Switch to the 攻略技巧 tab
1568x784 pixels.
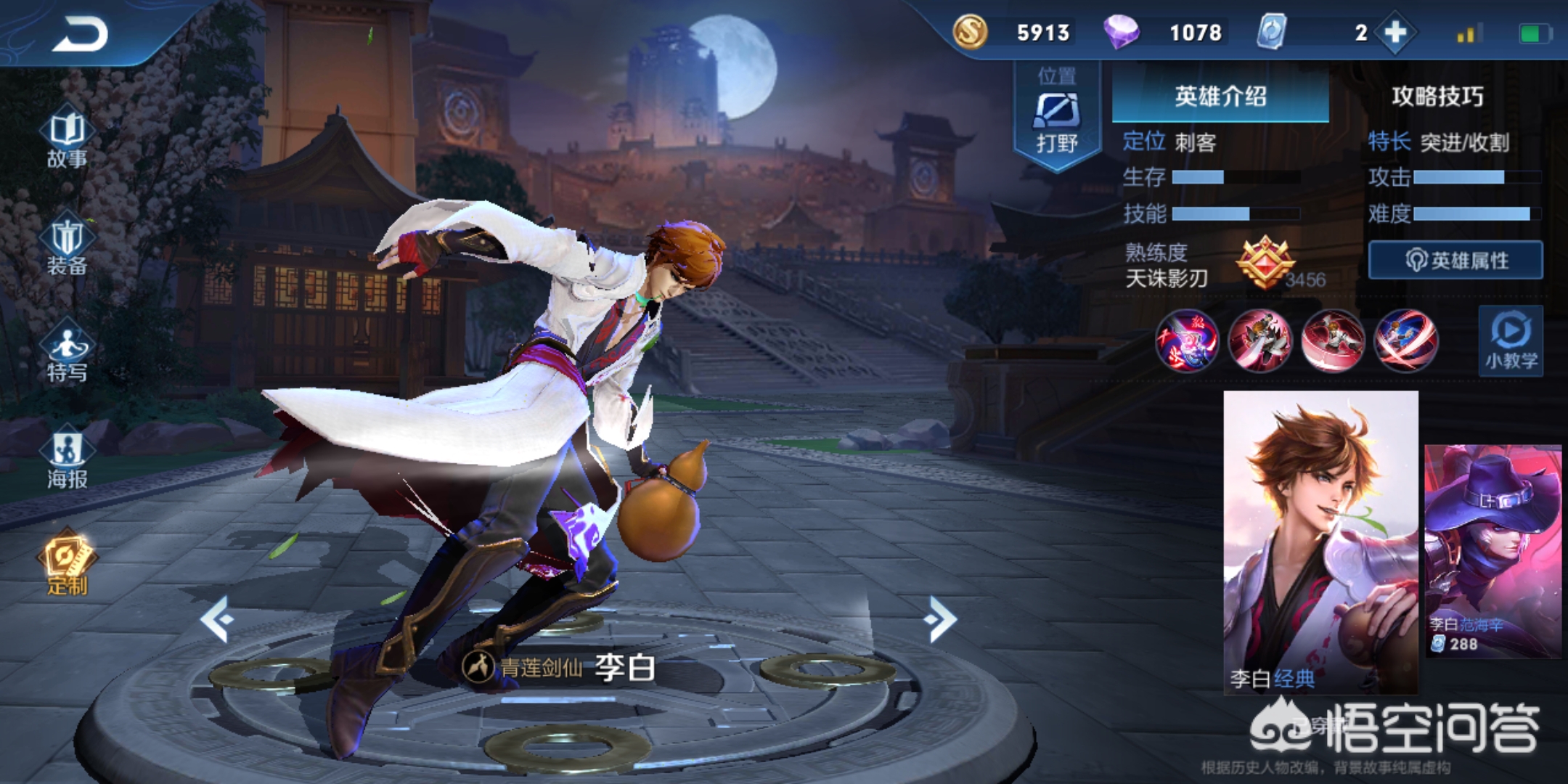[1437, 96]
